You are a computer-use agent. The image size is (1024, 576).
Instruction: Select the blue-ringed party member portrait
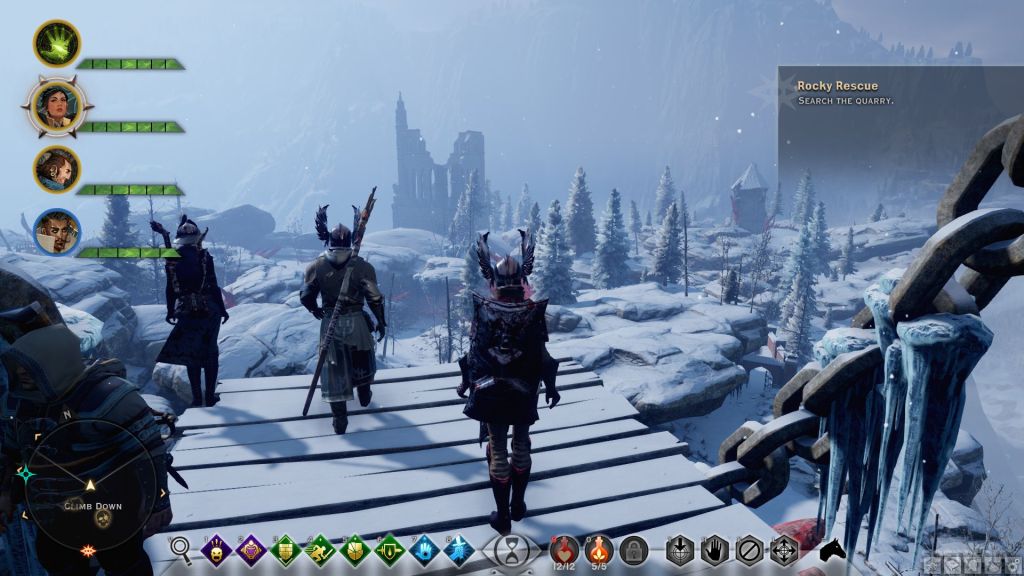coord(56,231)
